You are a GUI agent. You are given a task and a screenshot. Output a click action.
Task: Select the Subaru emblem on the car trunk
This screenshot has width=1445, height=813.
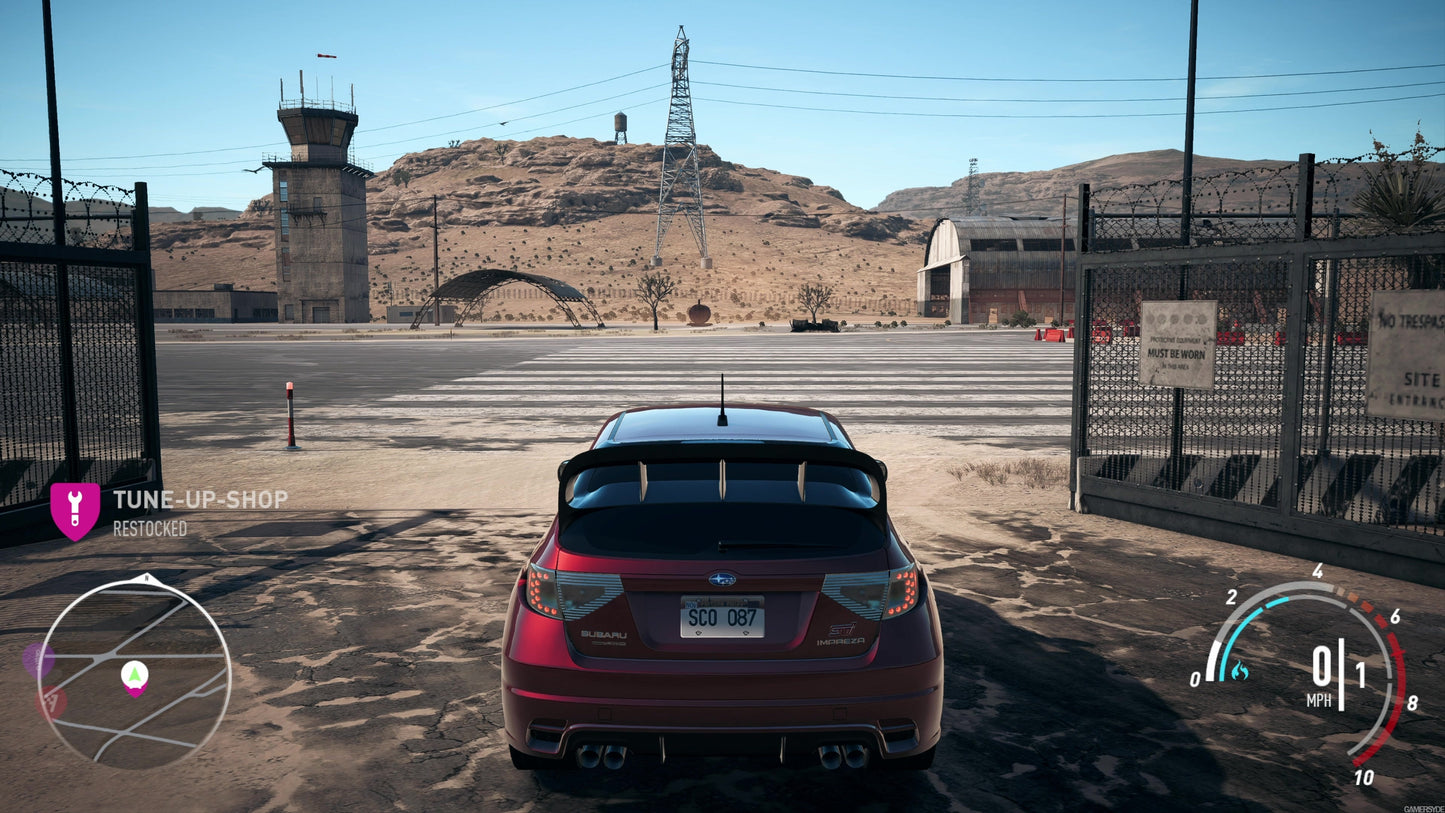click(723, 580)
